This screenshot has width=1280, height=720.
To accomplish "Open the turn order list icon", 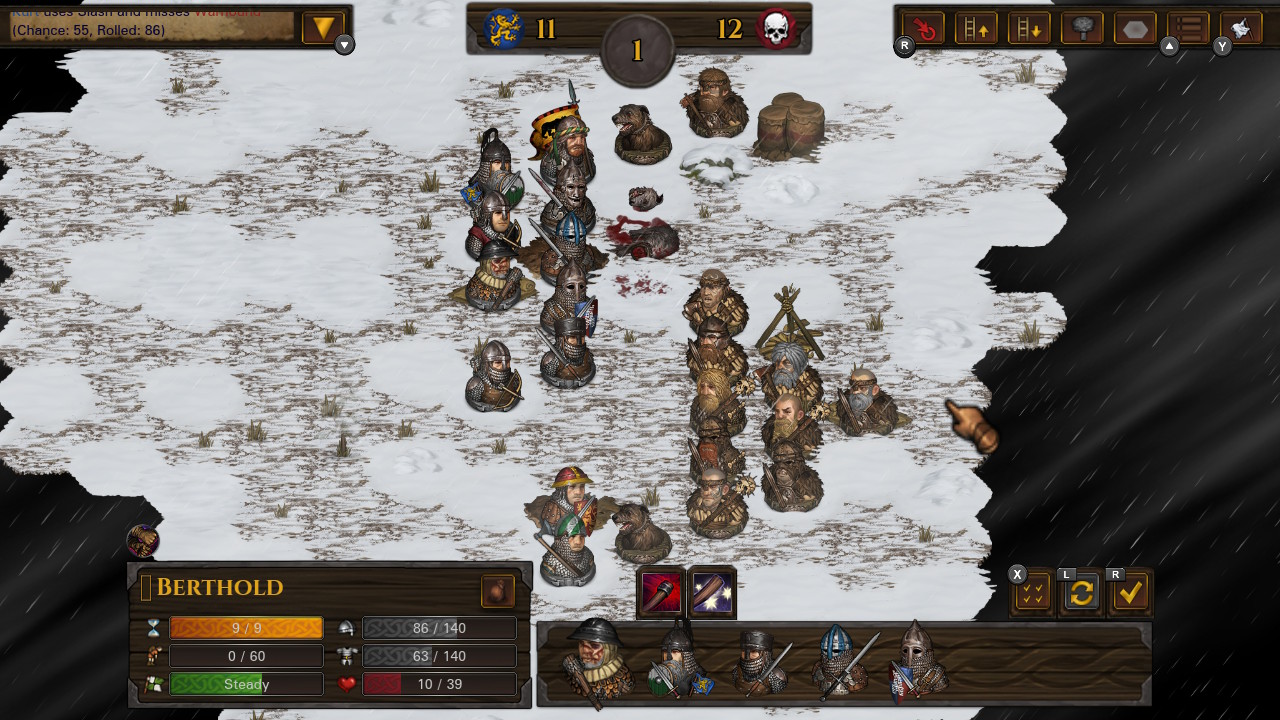I will pos(1188,28).
